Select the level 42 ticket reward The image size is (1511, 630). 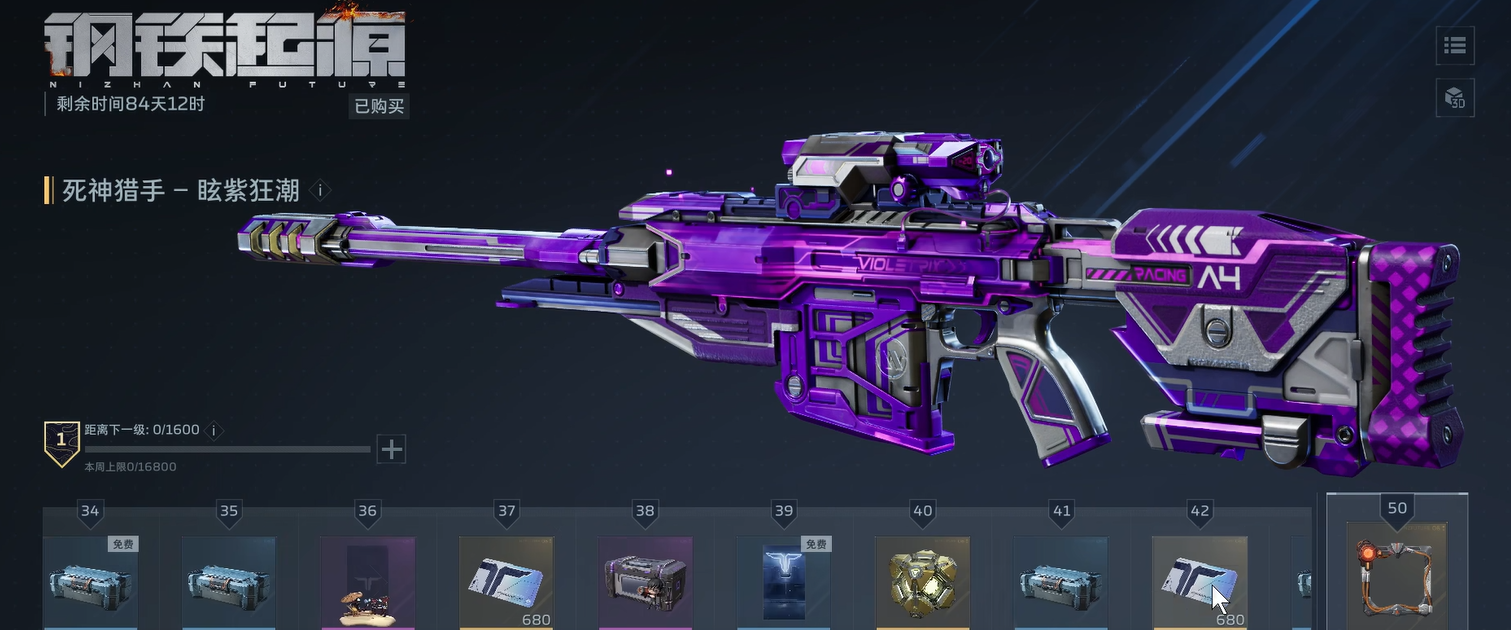pyautogui.click(x=1199, y=582)
